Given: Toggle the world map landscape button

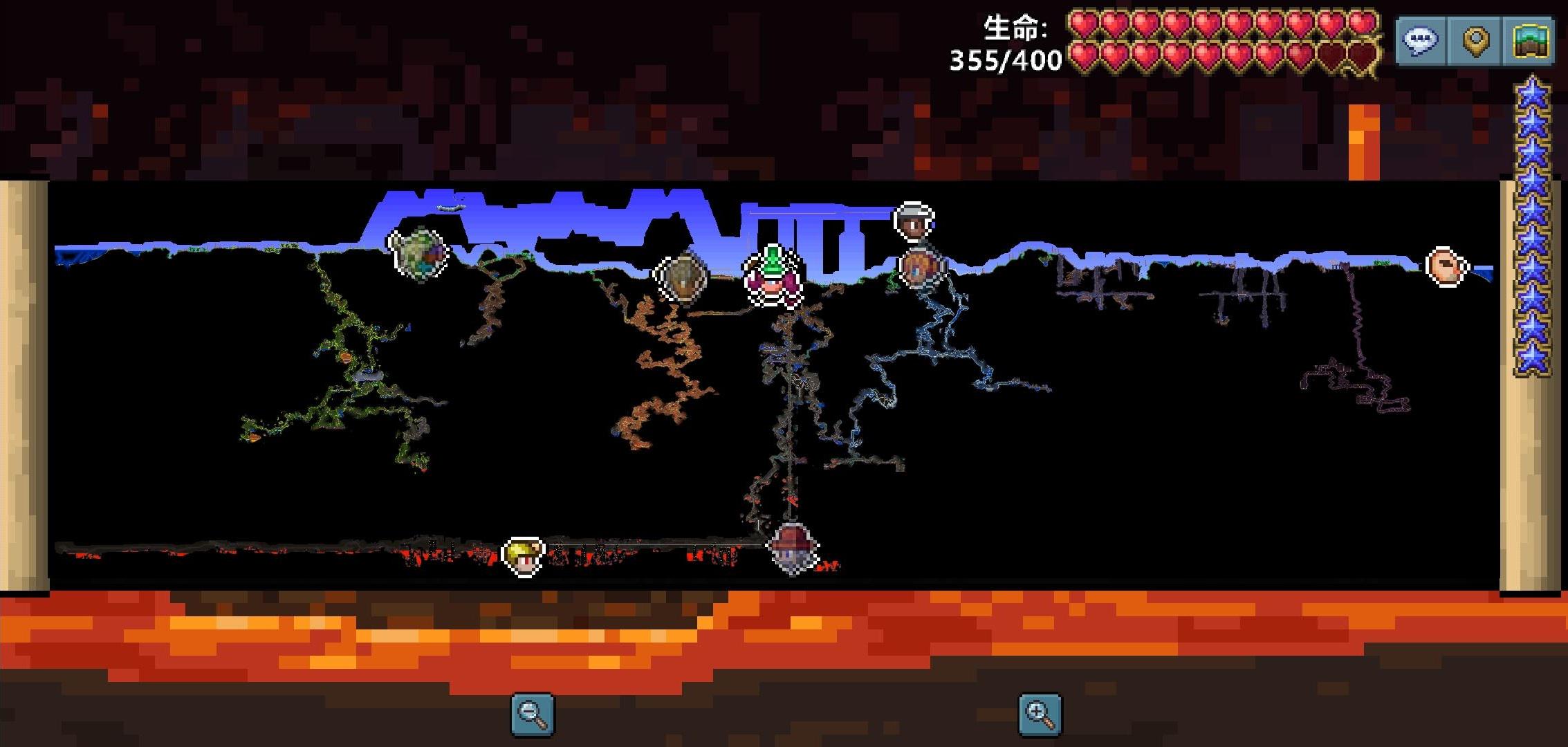Looking at the screenshot, I should coord(1529,41).
